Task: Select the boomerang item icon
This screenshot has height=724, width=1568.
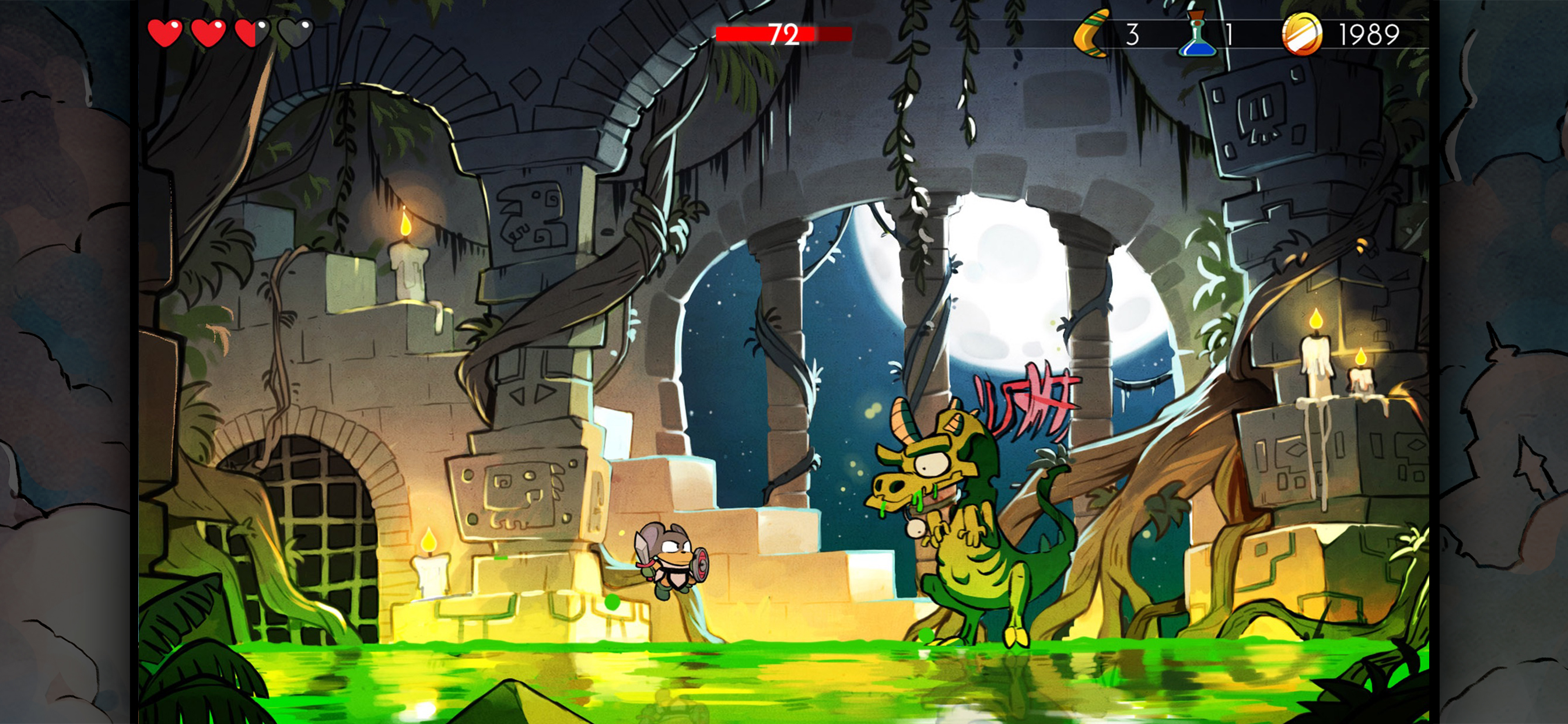Action: pyautogui.click(x=1091, y=34)
